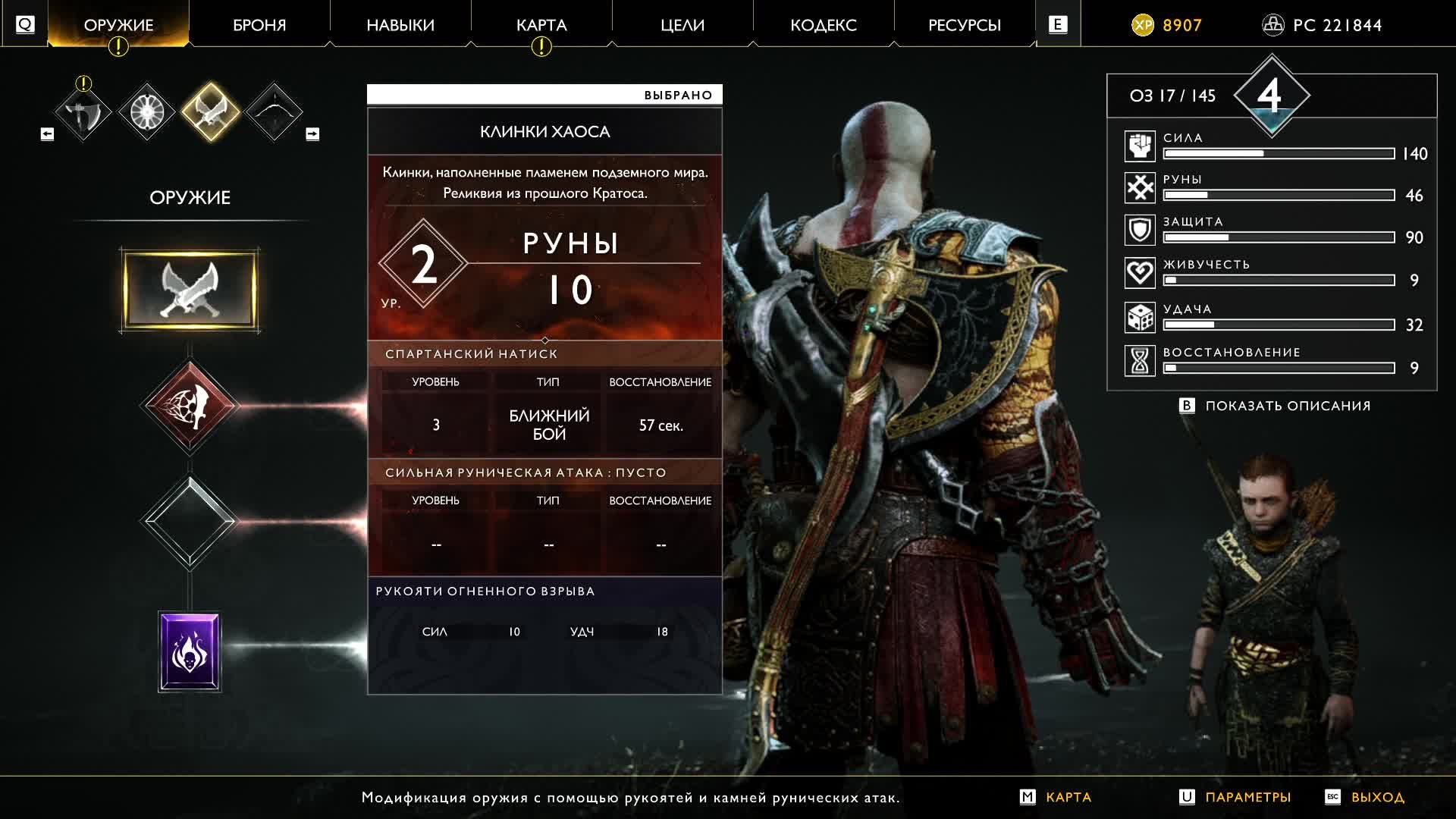Click the Защита shield stat icon
Screen dimensions: 1456x819
click(1139, 230)
